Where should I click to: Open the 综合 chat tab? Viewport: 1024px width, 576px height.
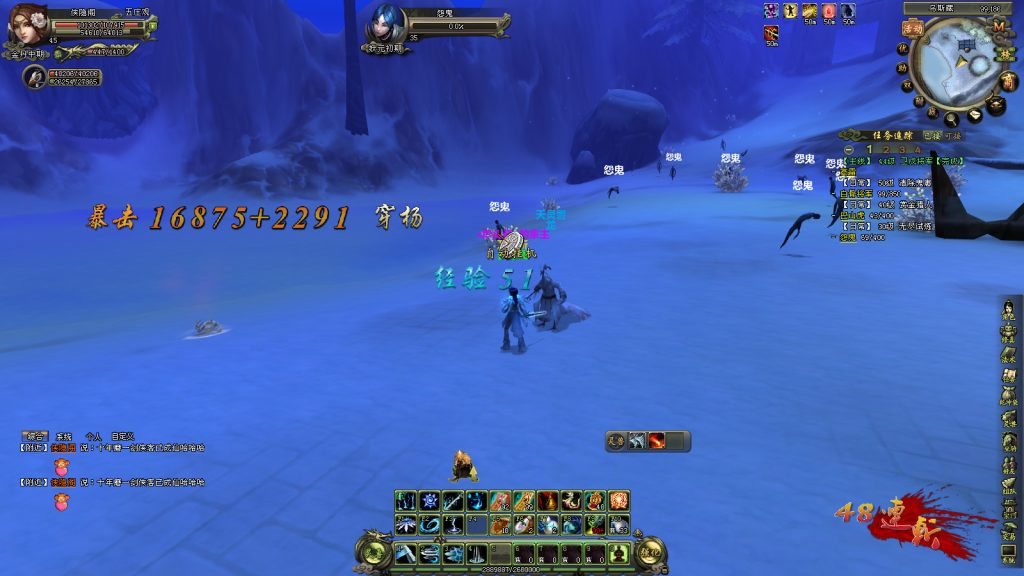pos(37,437)
